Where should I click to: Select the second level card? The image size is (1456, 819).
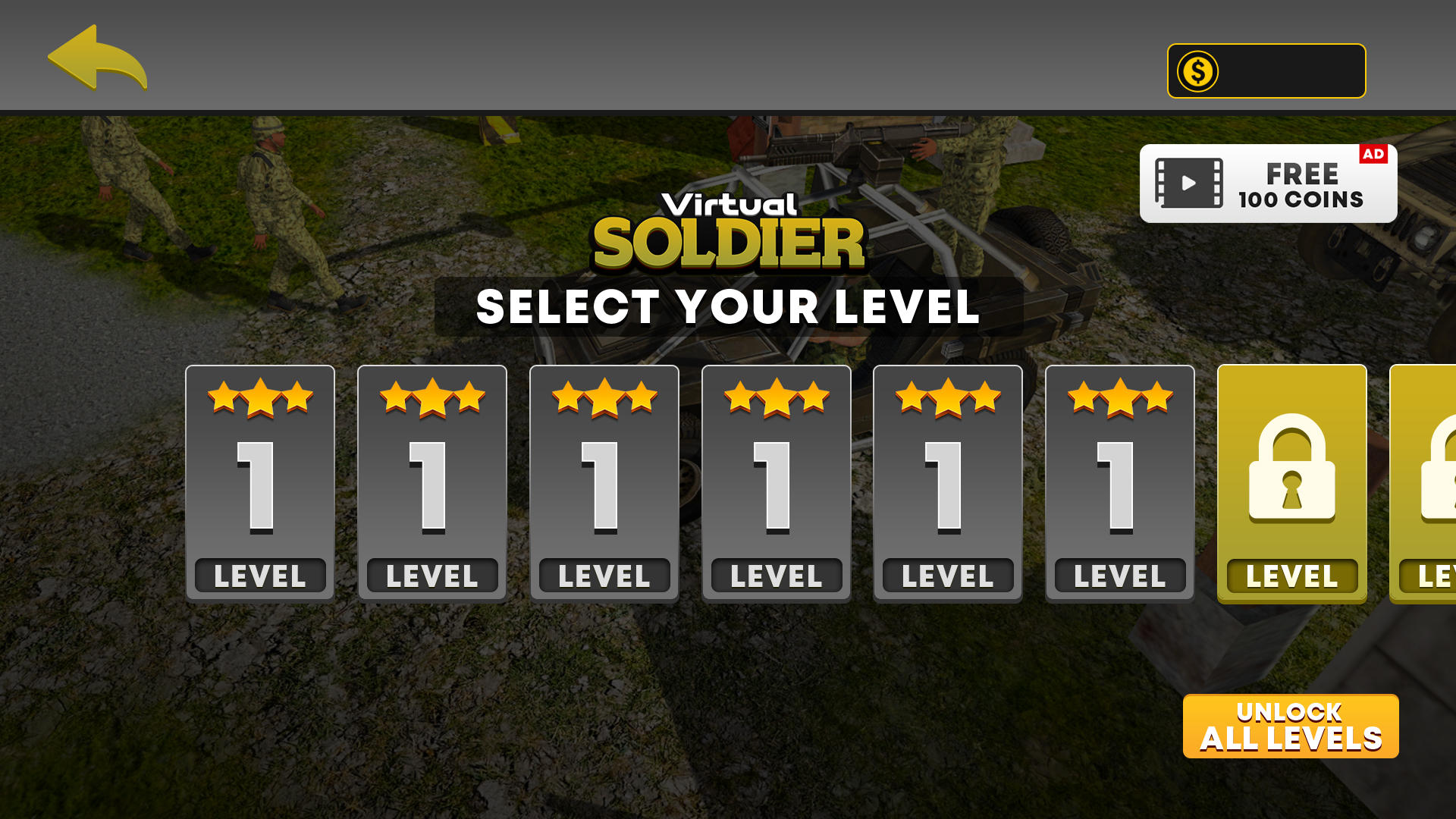[431, 483]
